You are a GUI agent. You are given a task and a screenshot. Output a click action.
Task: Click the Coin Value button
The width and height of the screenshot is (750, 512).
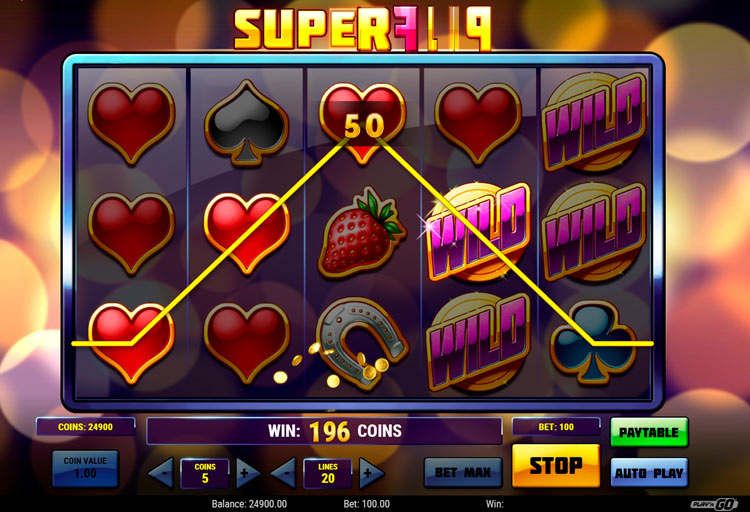pos(85,468)
